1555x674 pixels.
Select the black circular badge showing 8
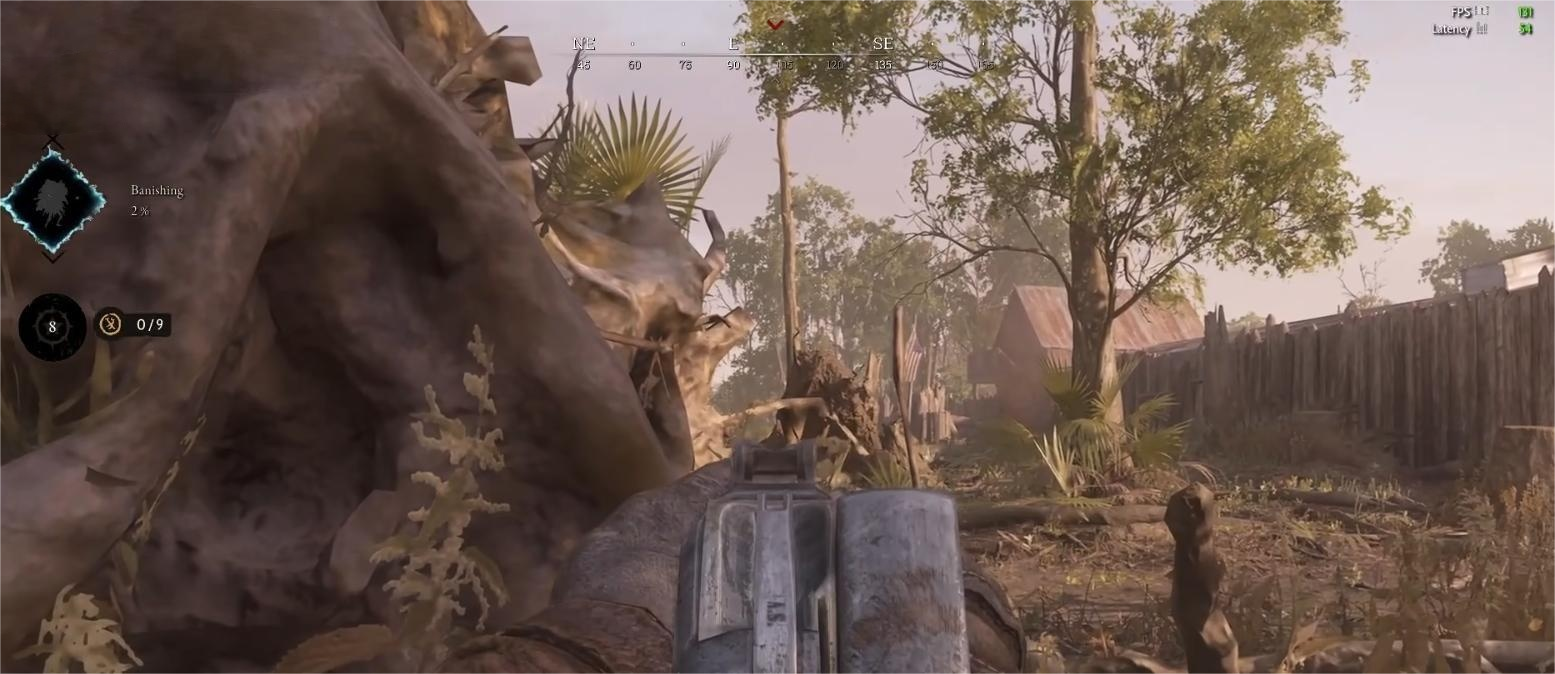point(52,326)
